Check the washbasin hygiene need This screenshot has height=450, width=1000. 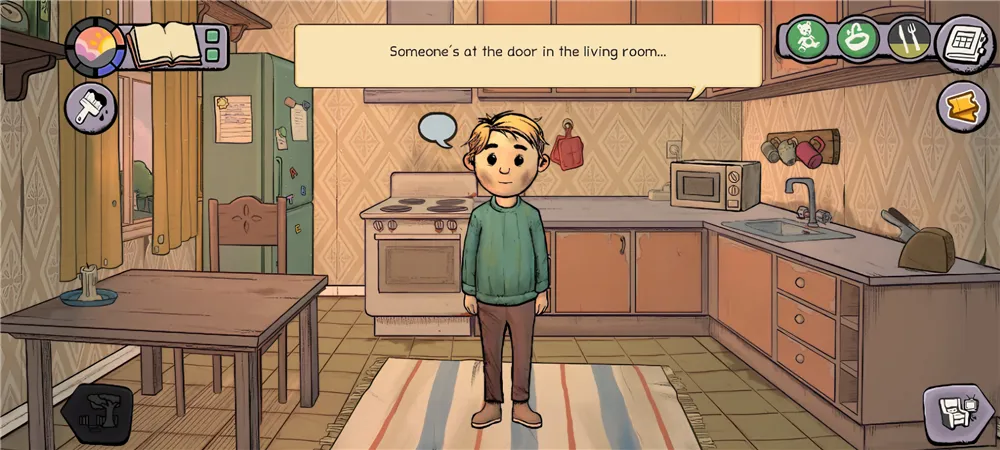point(858,39)
